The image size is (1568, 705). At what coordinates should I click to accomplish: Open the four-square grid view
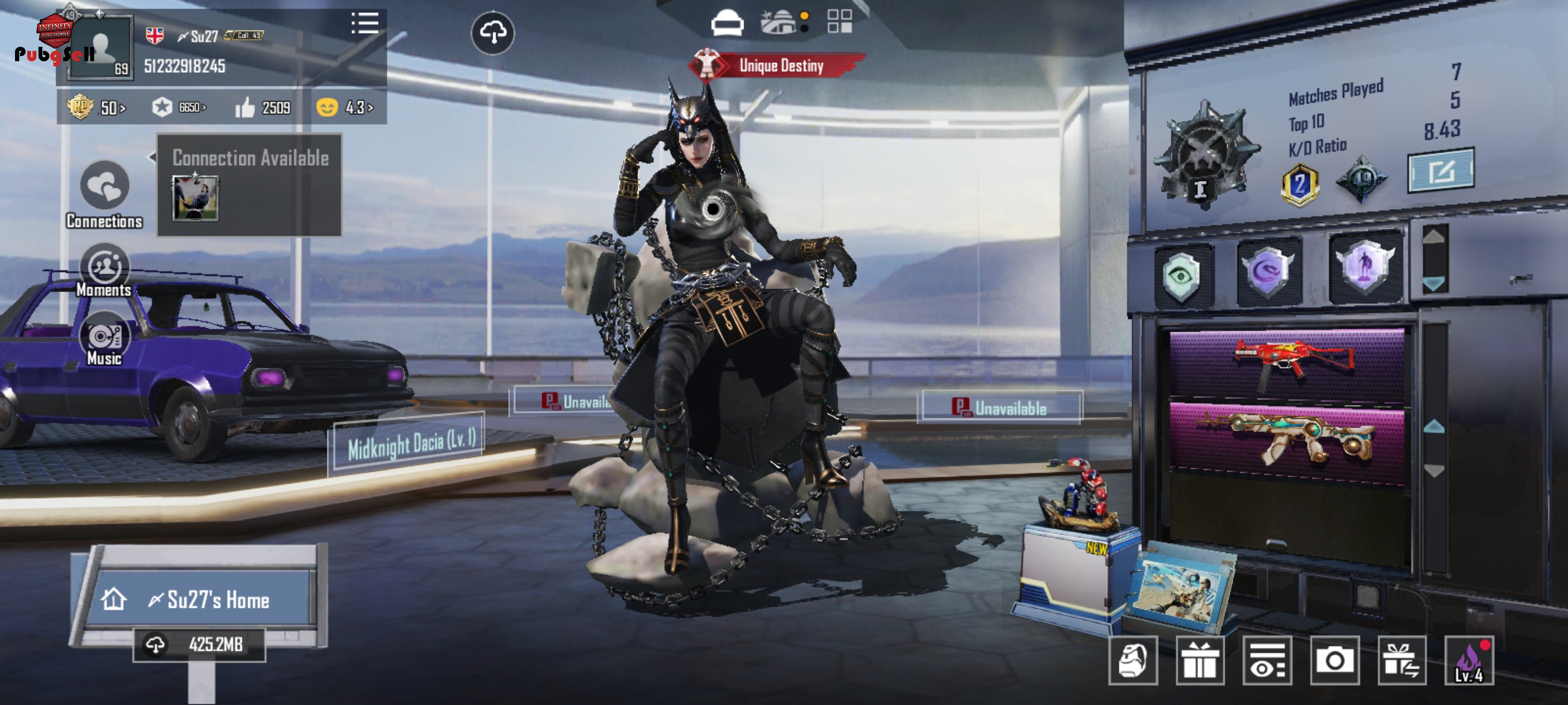(840, 21)
